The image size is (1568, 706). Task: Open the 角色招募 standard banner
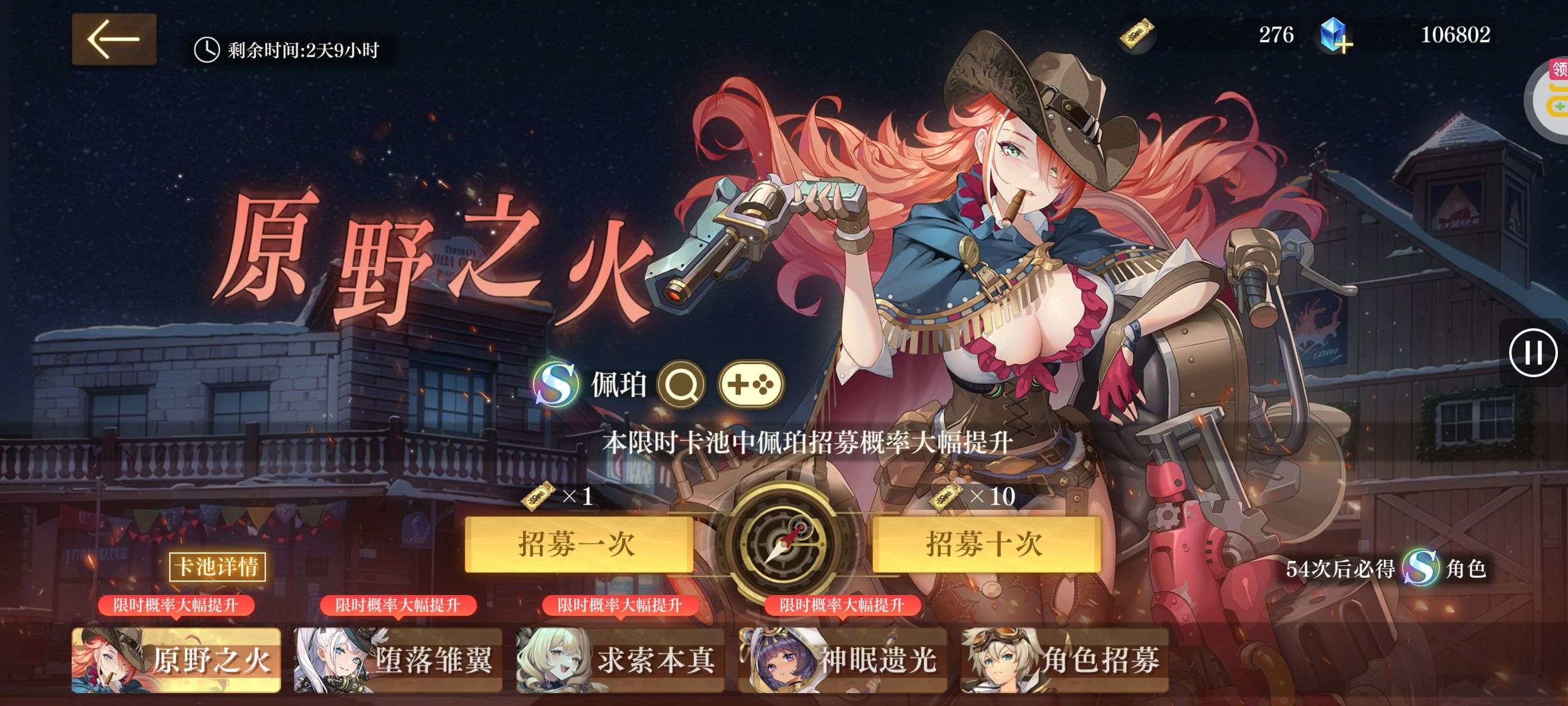point(1065,660)
